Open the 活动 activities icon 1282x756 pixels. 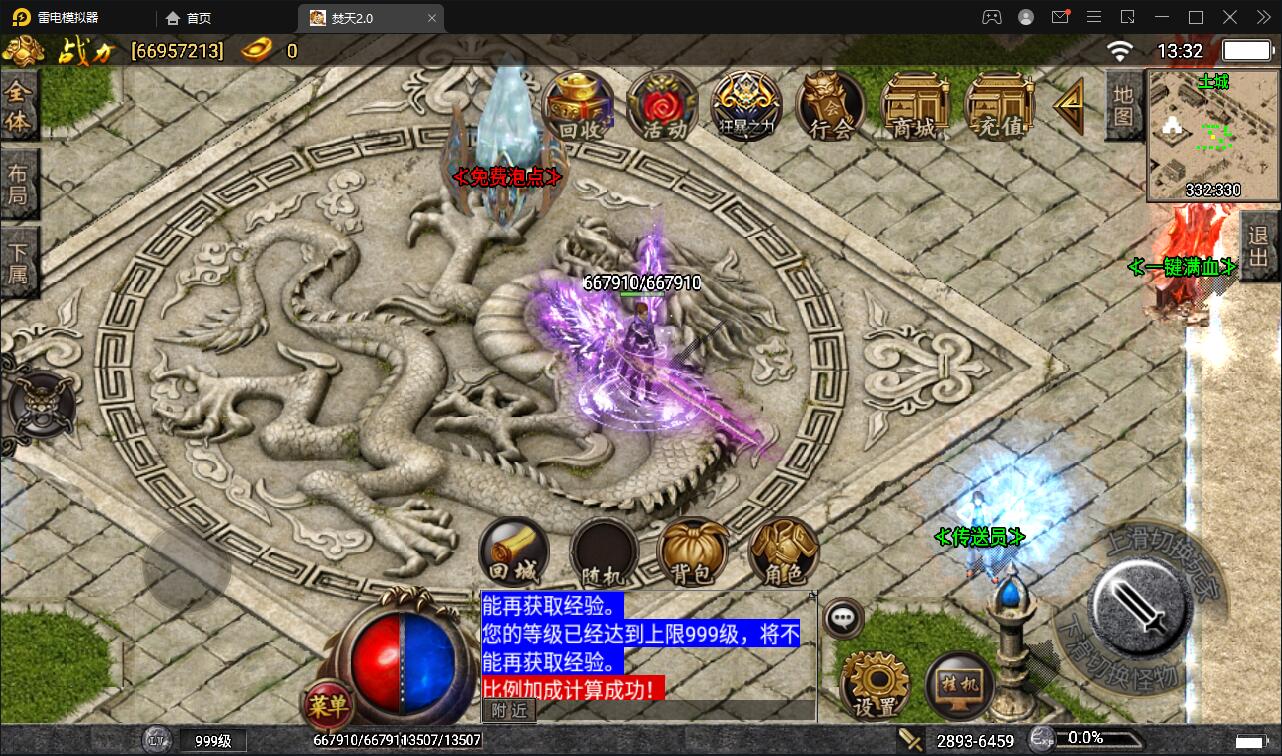661,105
